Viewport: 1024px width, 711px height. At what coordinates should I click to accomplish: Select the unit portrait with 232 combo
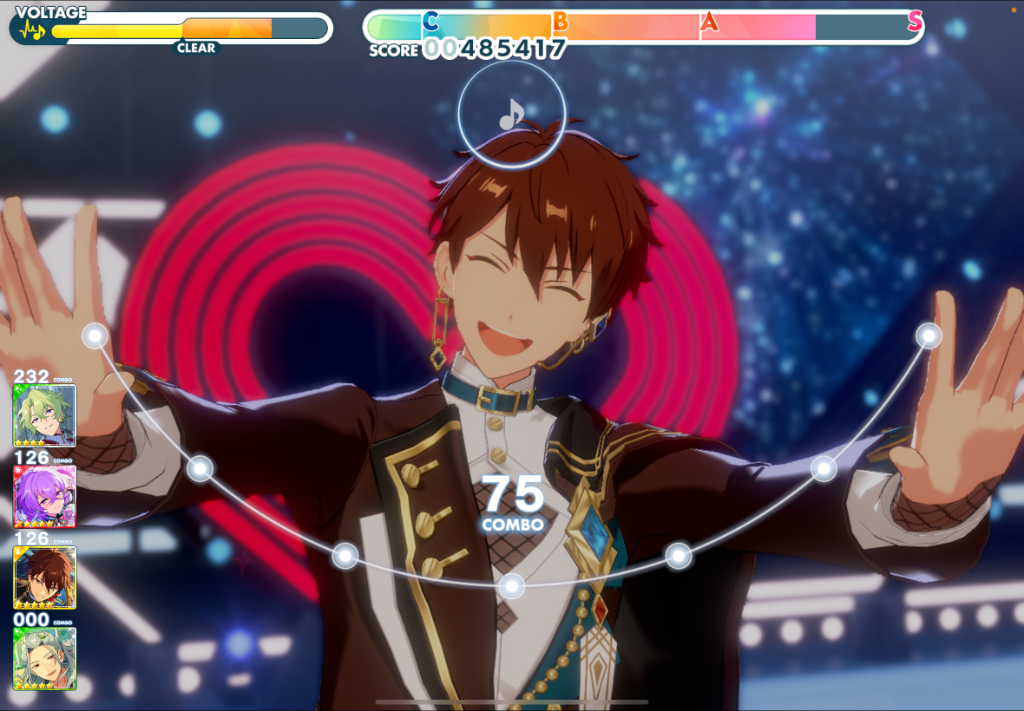tap(44, 415)
